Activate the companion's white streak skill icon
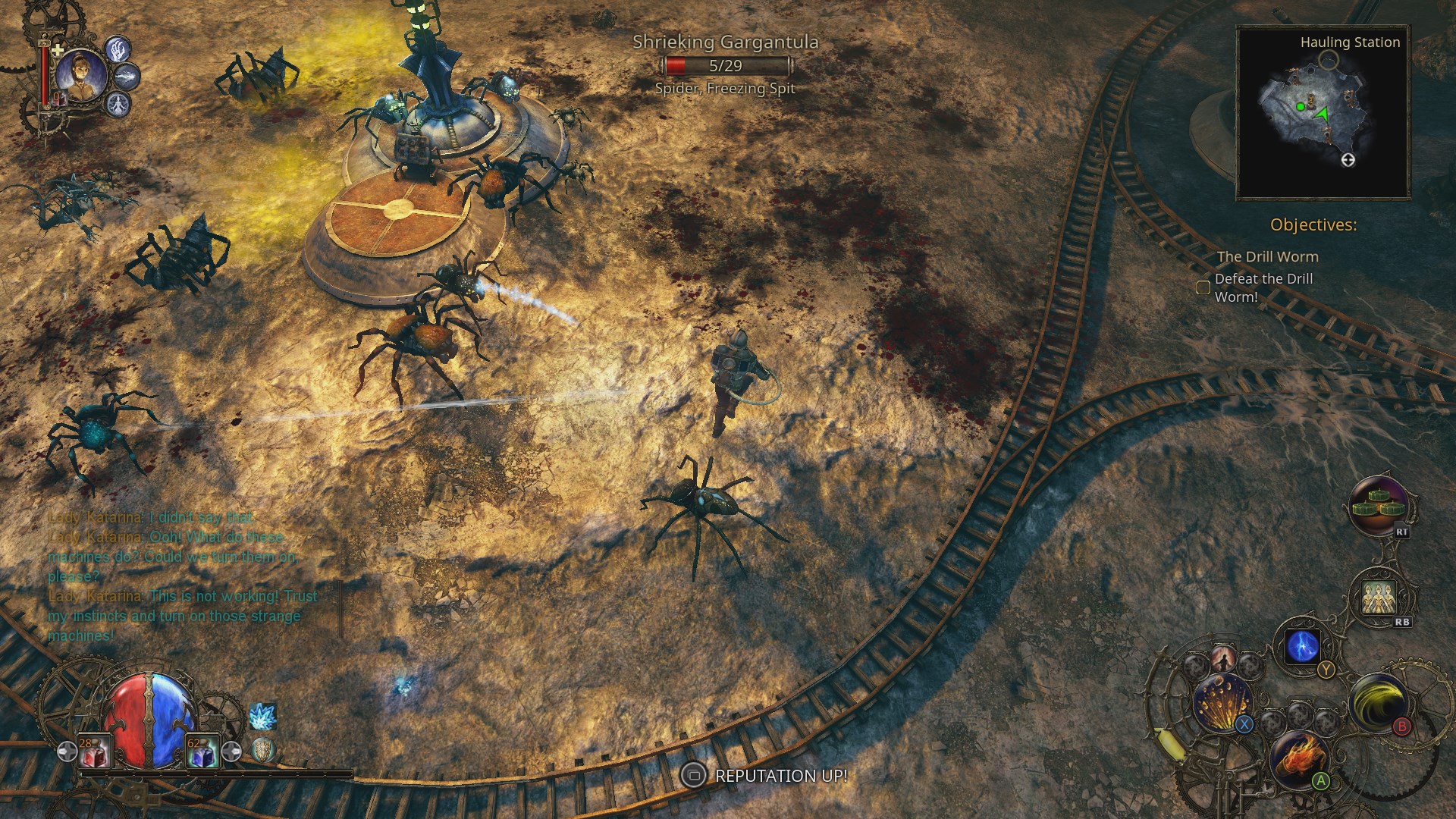 [x=127, y=77]
